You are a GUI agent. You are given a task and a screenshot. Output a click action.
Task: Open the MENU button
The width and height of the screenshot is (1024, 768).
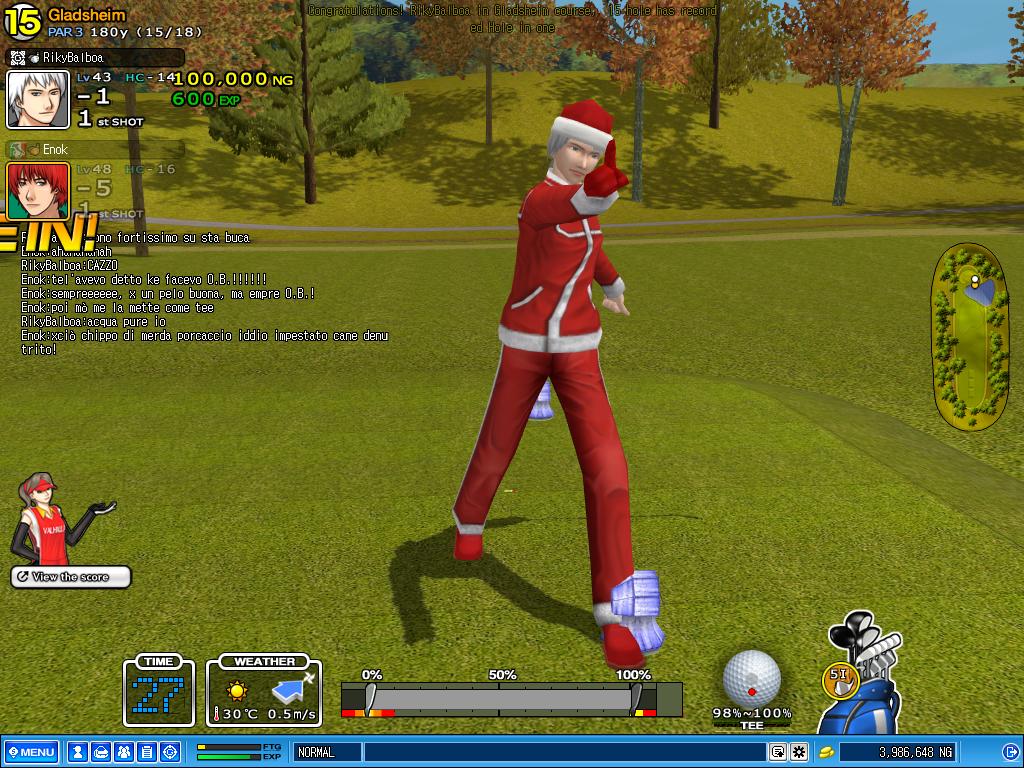pyautogui.click(x=32, y=752)
